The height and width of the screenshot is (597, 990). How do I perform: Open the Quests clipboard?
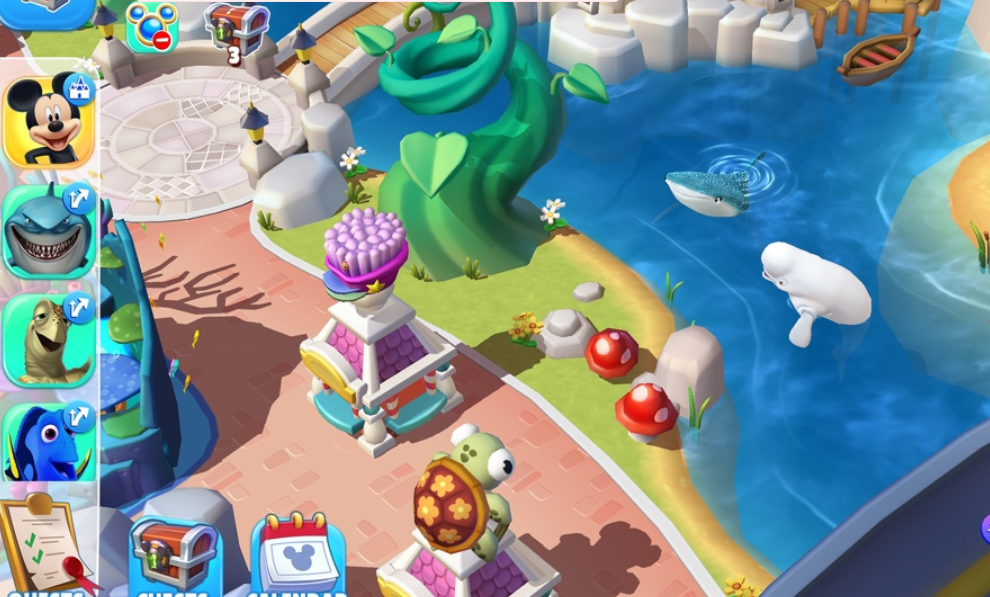pyautogui.click(x=47, y=545)
